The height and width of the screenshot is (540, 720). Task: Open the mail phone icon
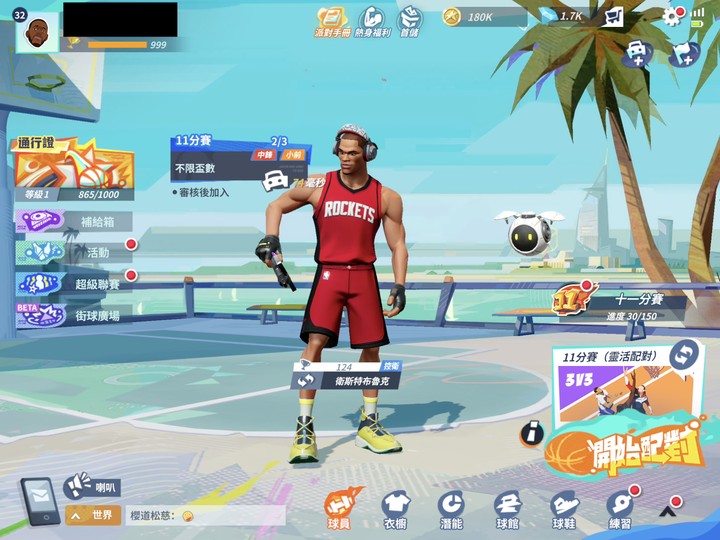click(x=39, y=501)
